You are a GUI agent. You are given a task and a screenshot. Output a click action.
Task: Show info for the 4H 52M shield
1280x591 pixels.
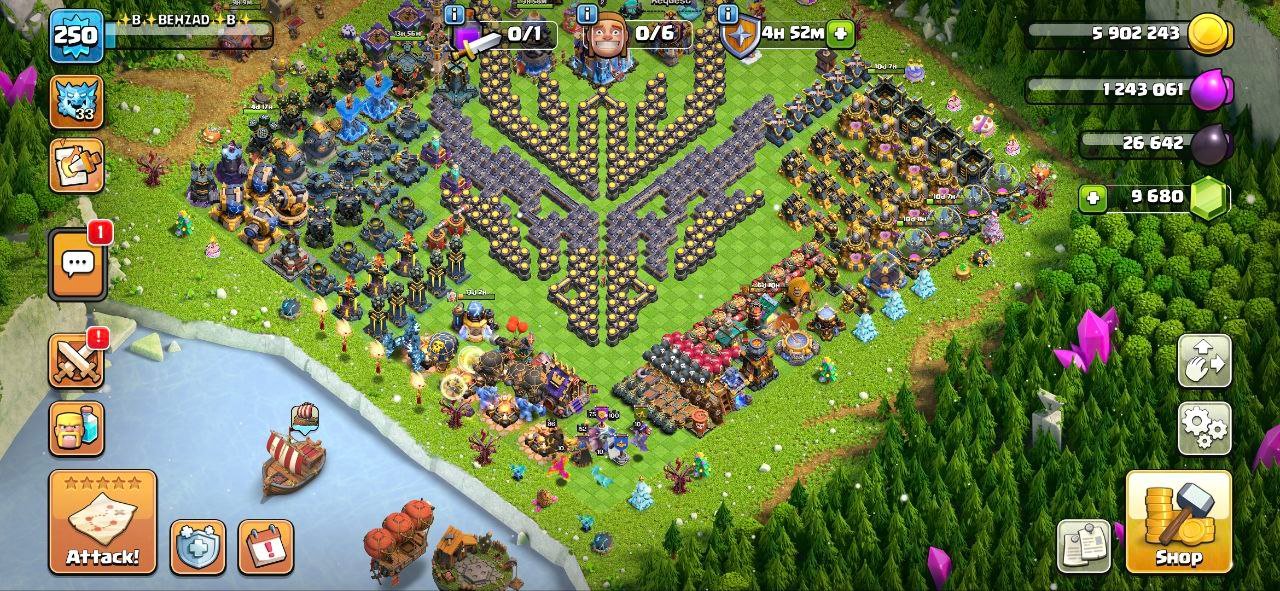tap(728, 14)
